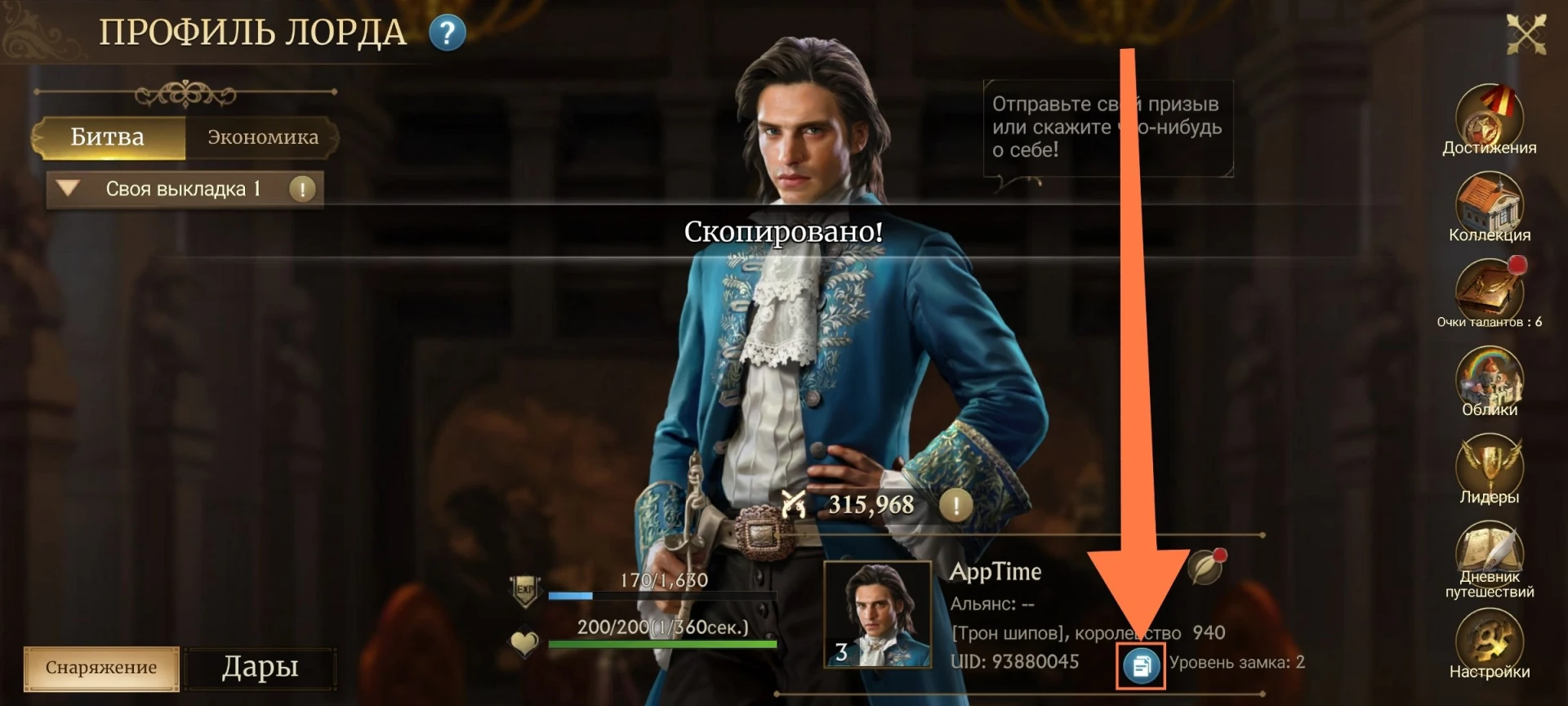This screenshot has height=706, width=1568.
Task: Click the power info exclamation icon
Action: click(x=955, y=505)
